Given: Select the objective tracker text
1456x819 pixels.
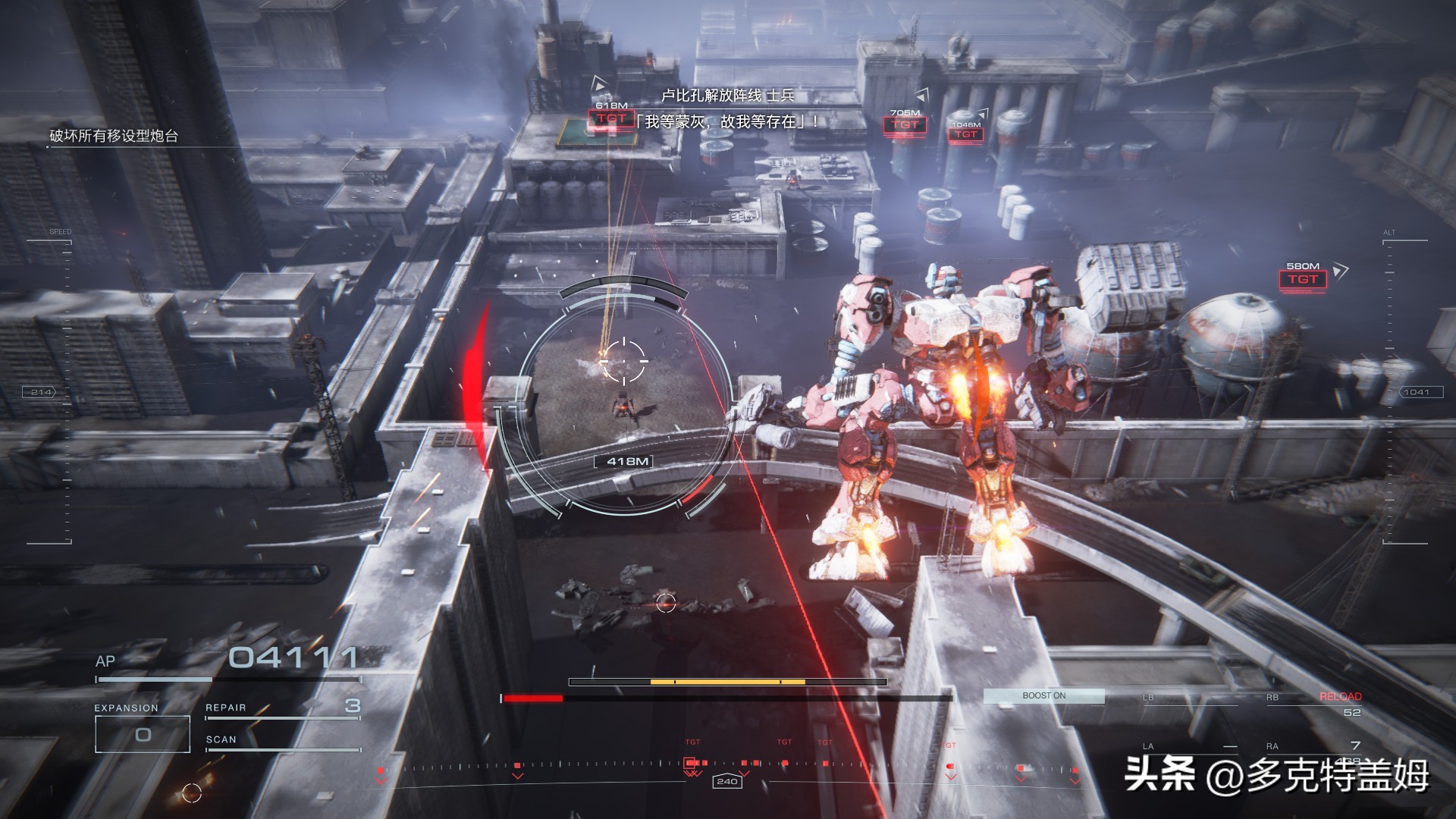Looking at the screenshot, I should point(114,136).
